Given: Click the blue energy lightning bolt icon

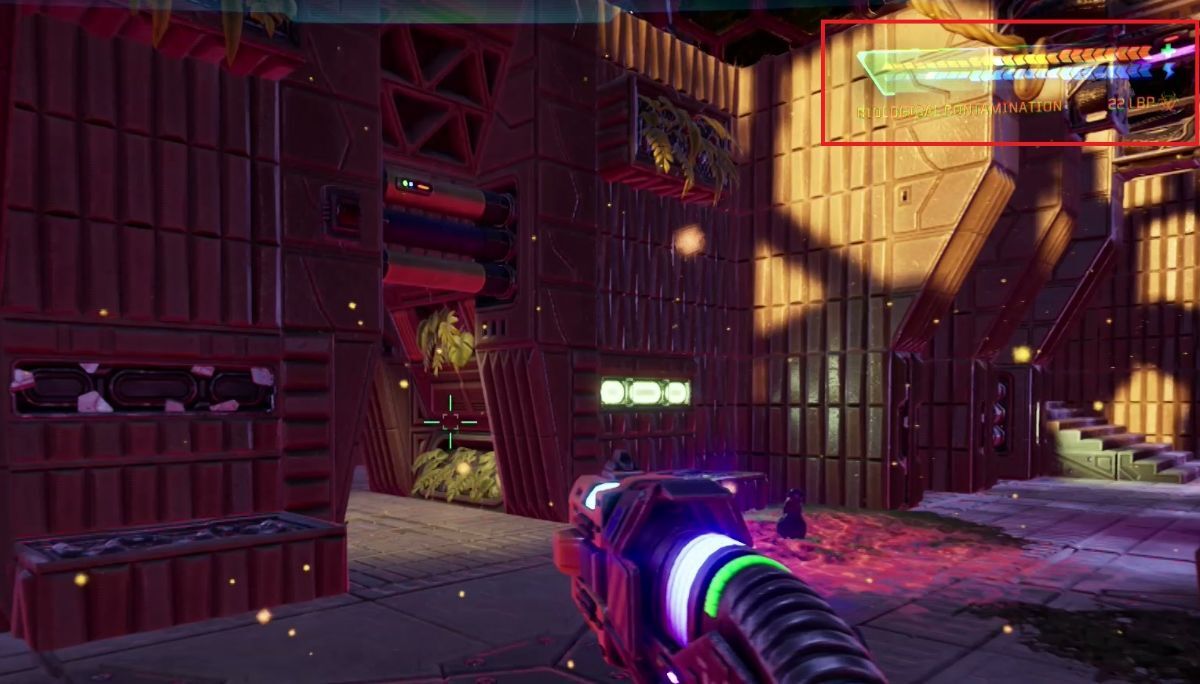Looking at the screenshot, I should [x=1171, y=71].
